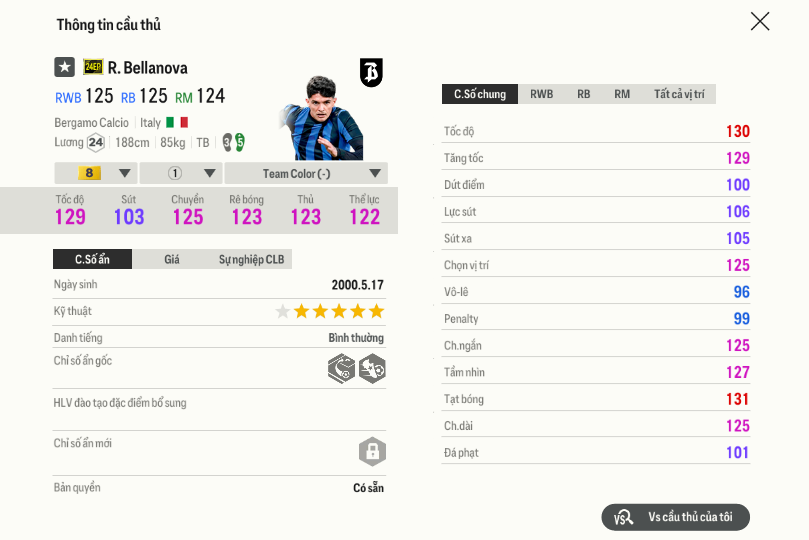
Task: Compare using Vs cầu thủ của tôi button
Action: point(676,517)
